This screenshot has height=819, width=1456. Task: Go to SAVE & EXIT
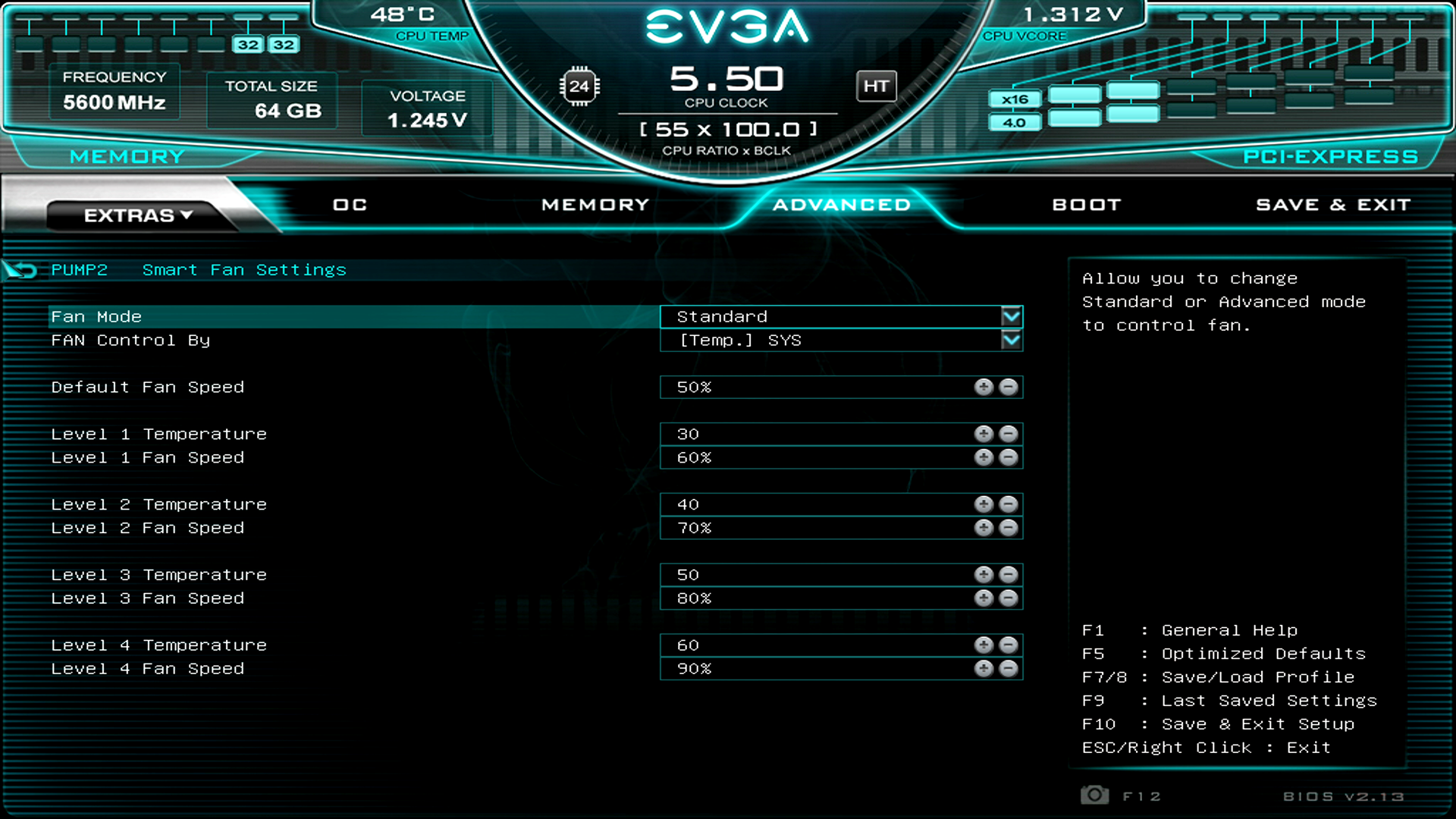[x=1333, y=204]
